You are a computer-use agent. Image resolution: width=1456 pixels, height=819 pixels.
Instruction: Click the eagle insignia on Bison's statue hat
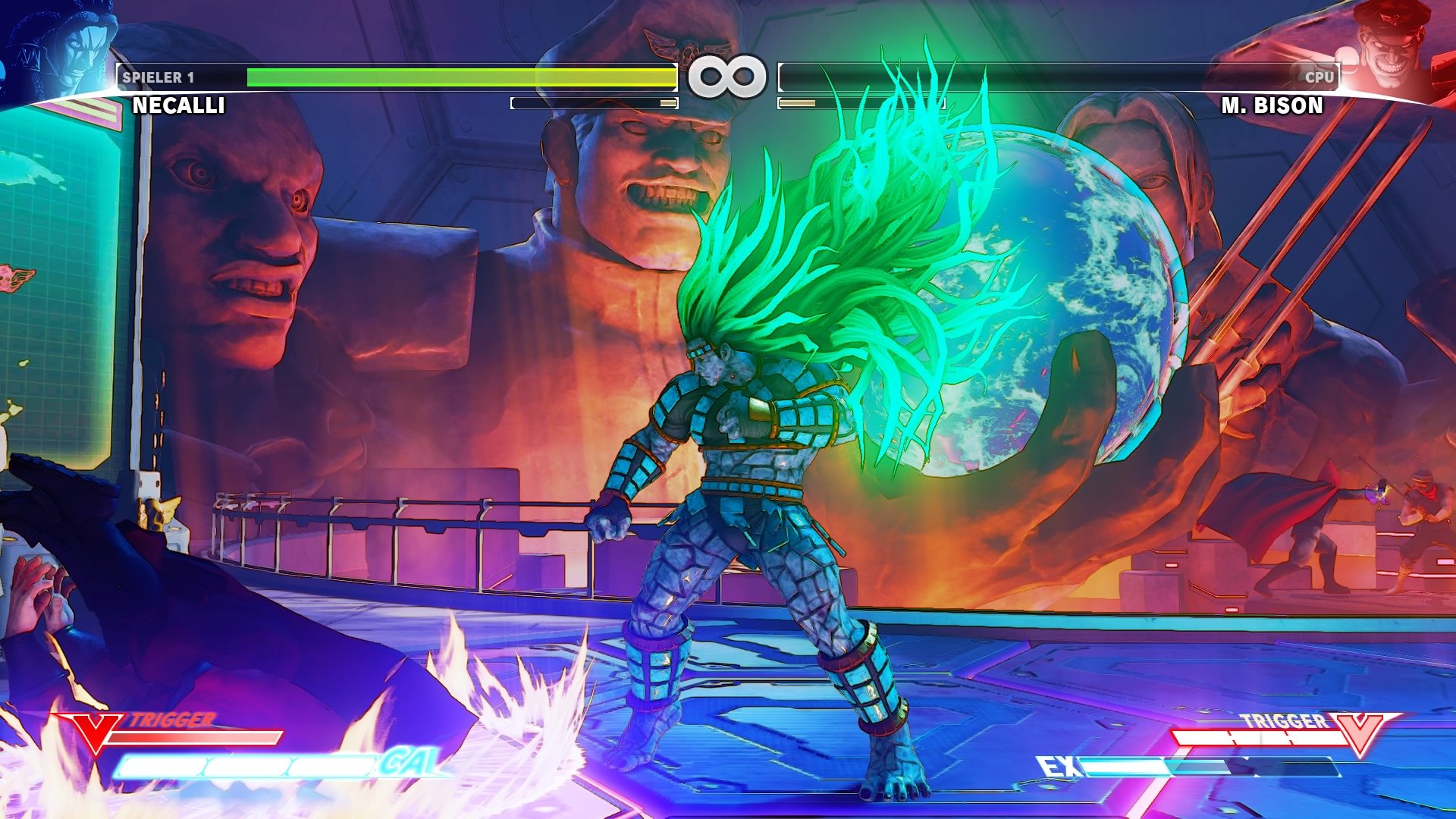pos(686,45)
